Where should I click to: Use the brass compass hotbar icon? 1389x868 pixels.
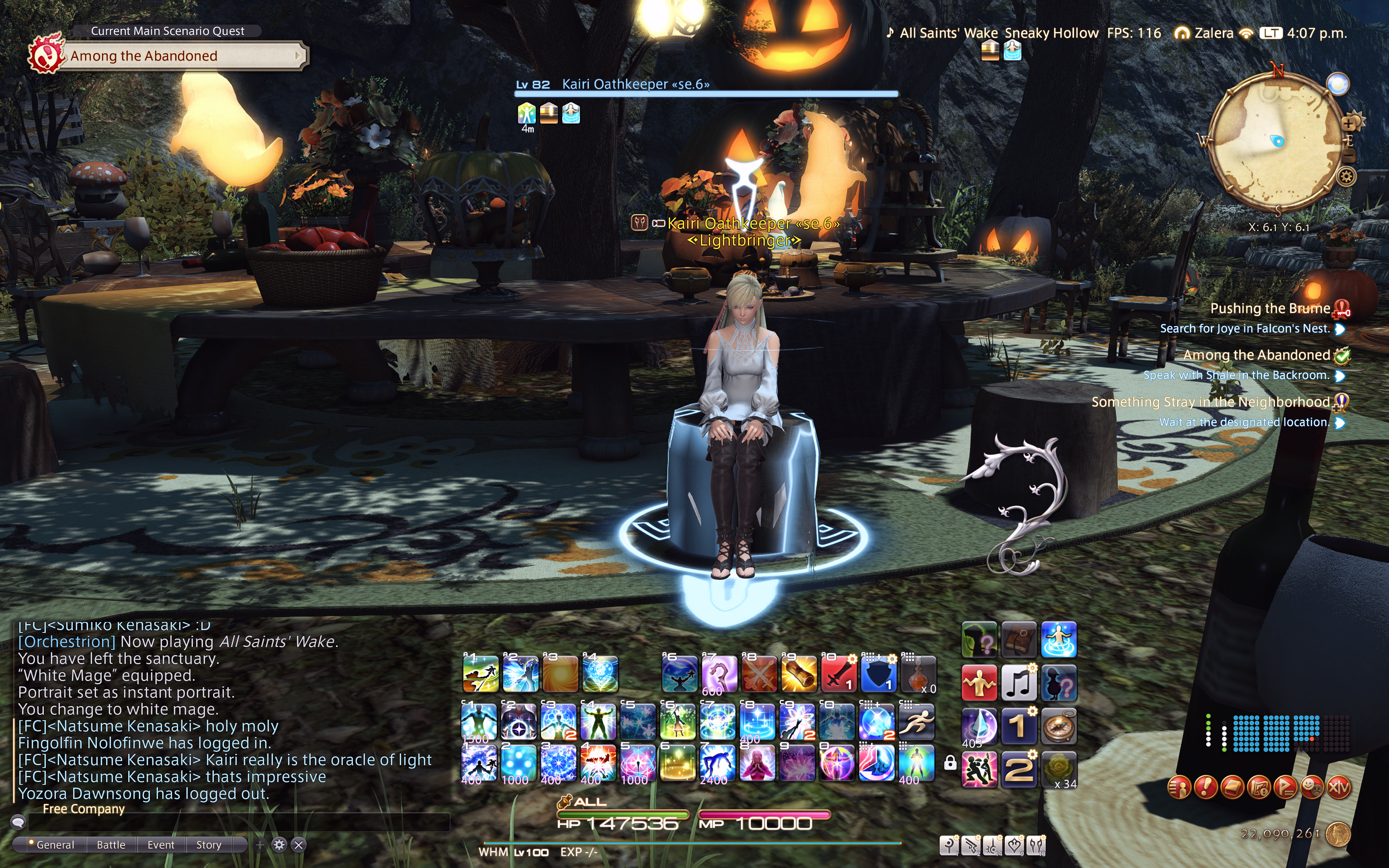coord(1058,726)
